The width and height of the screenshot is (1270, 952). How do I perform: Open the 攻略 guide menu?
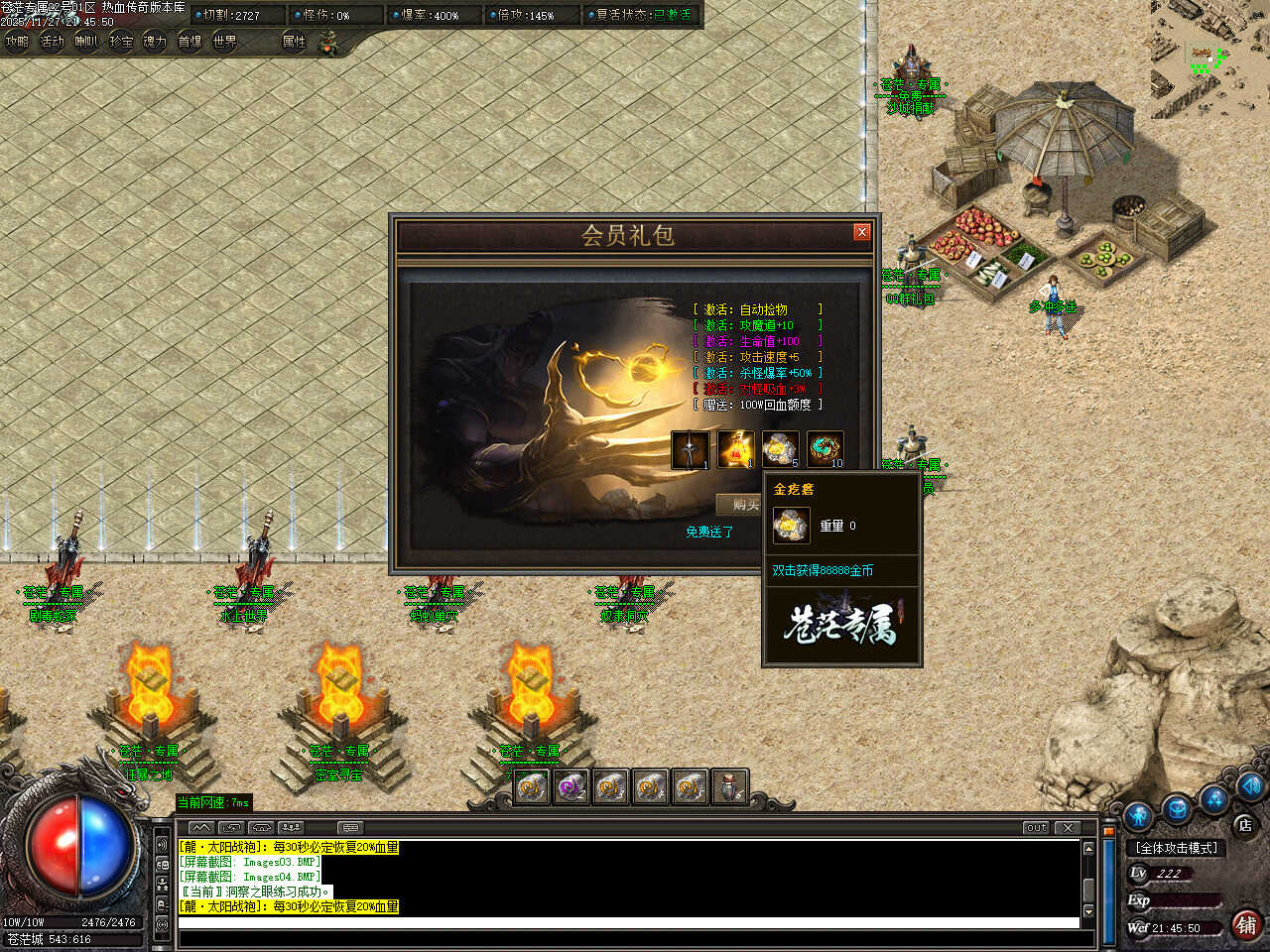(x=17, y=42)
